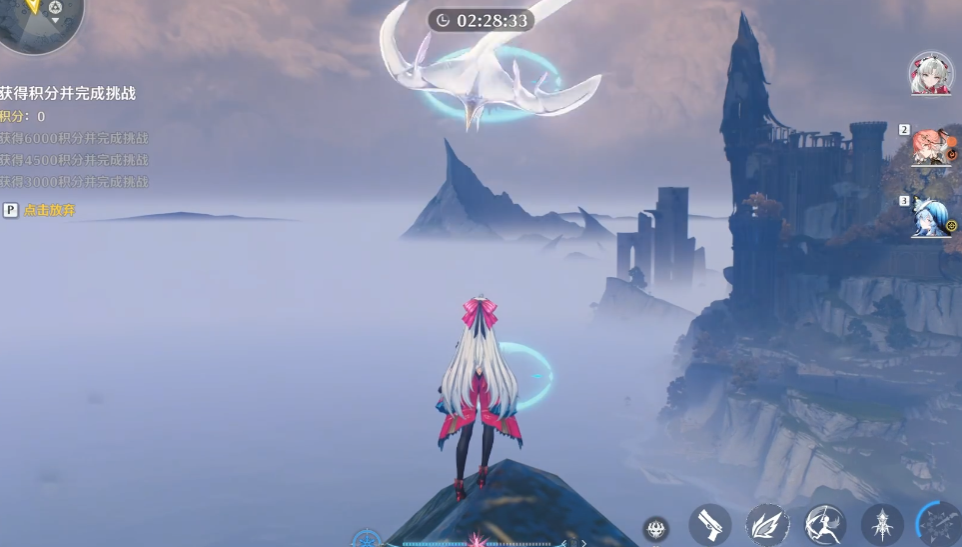
Task: Select the silver-haired character portrait
Action: [930, 74]
